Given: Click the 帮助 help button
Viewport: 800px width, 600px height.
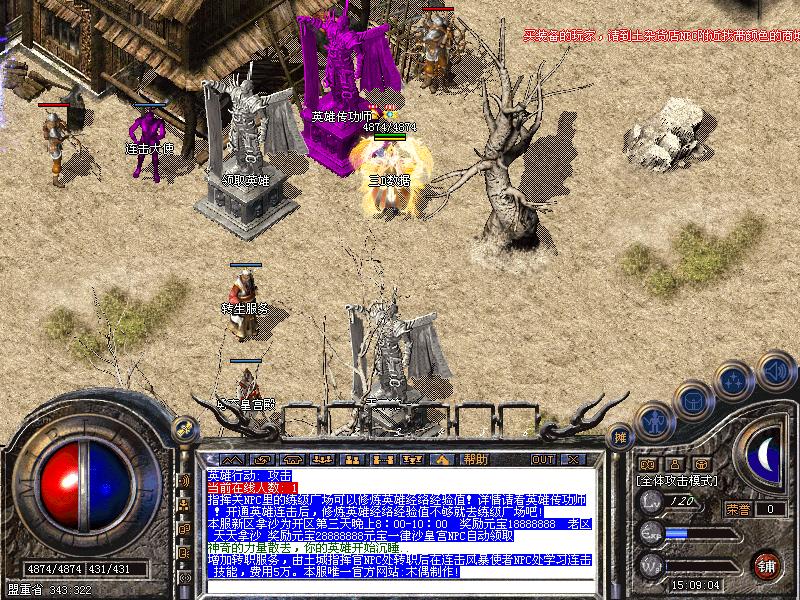Looking at the screenshot, I should 475,459.
